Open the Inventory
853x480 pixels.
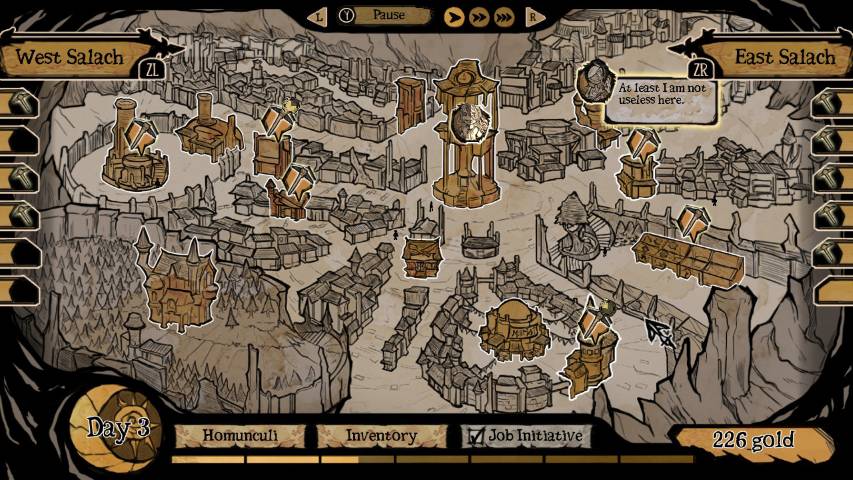pos(381,436)
